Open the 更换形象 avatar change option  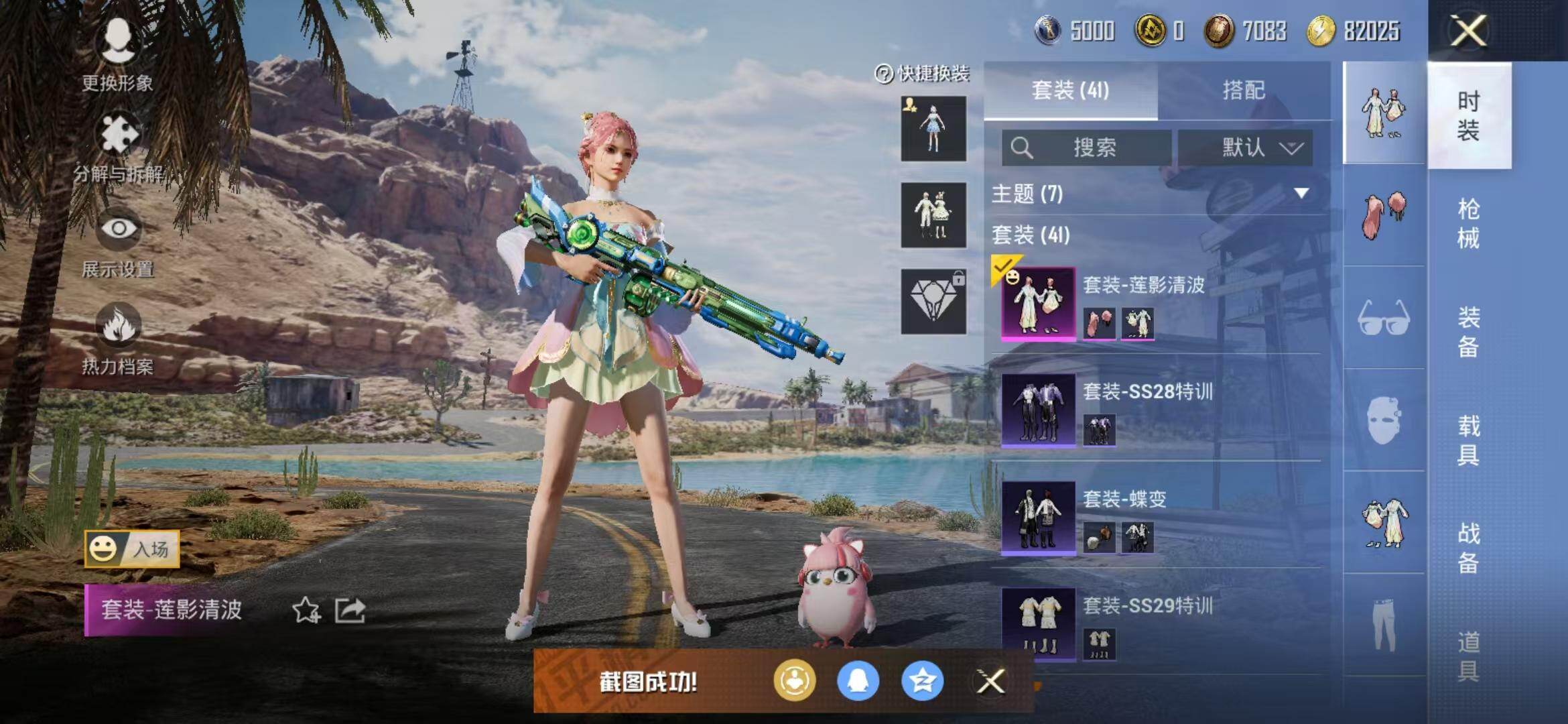point(117,54)
